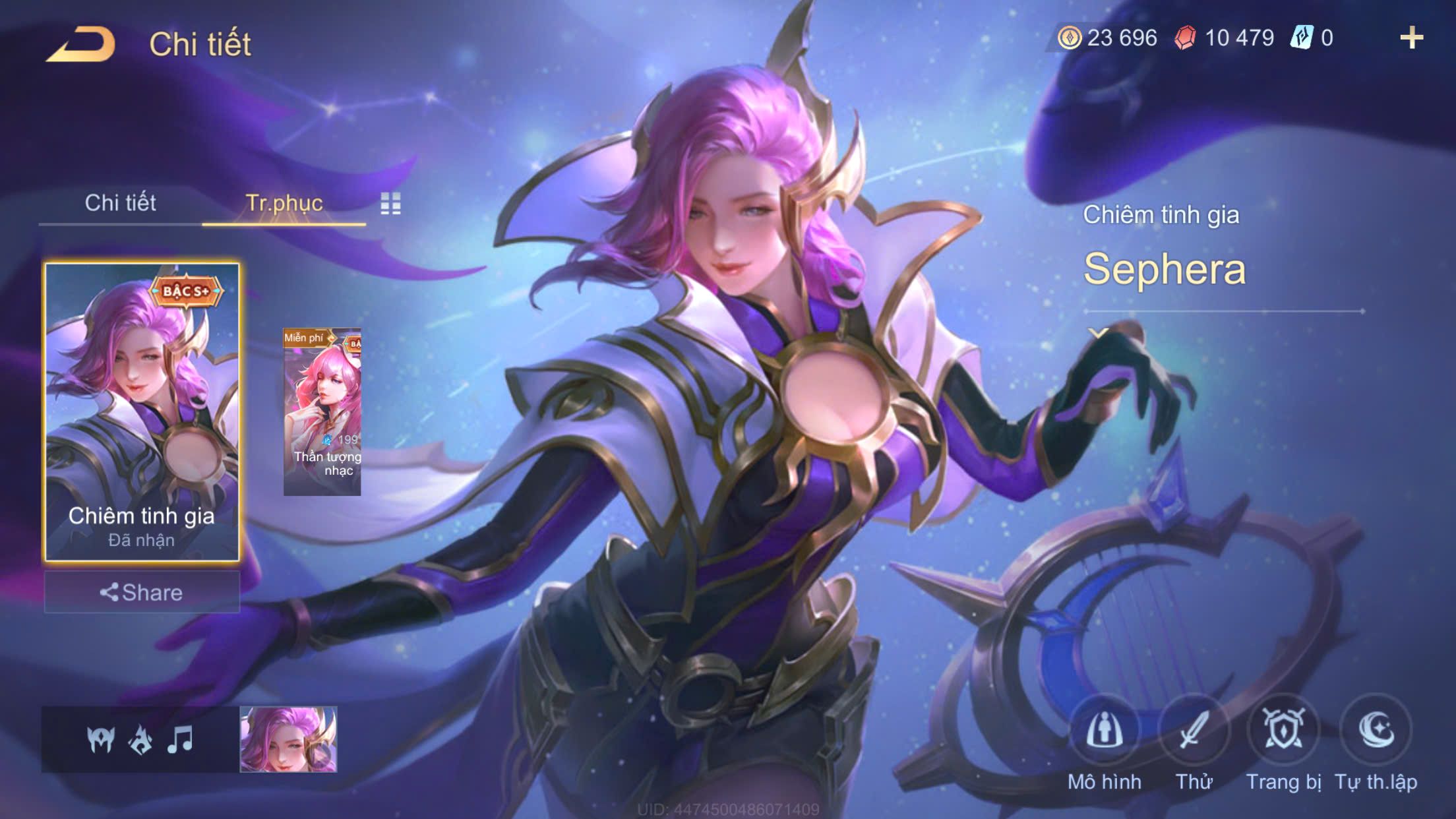The width and height of the screenshot is (1456, 819).
Task: Add currency with the plus button
Action: pyautogui.click(x=1411, y=38)
